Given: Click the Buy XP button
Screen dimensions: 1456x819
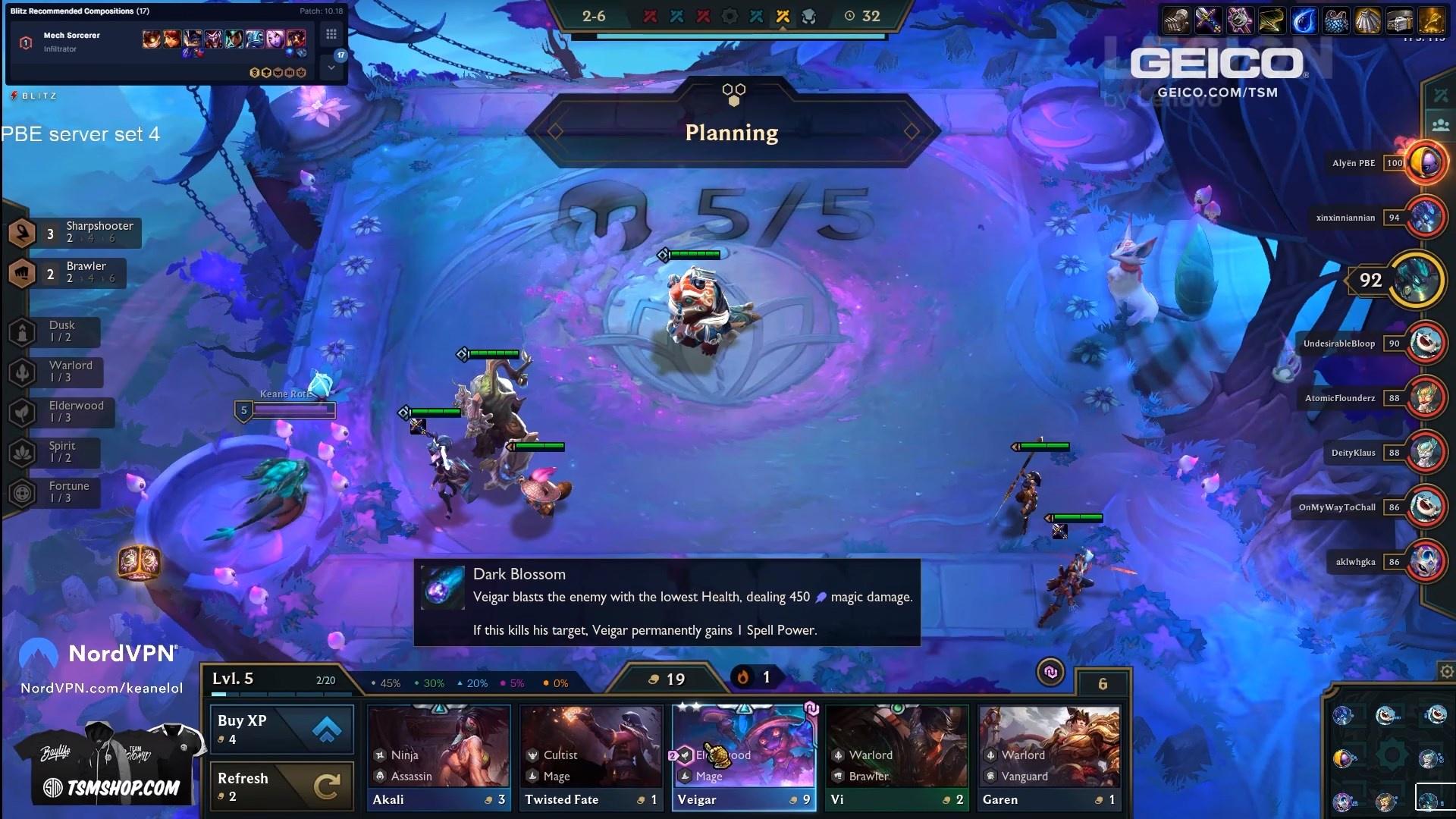Looking at the screenshot, I should (281, 729).
